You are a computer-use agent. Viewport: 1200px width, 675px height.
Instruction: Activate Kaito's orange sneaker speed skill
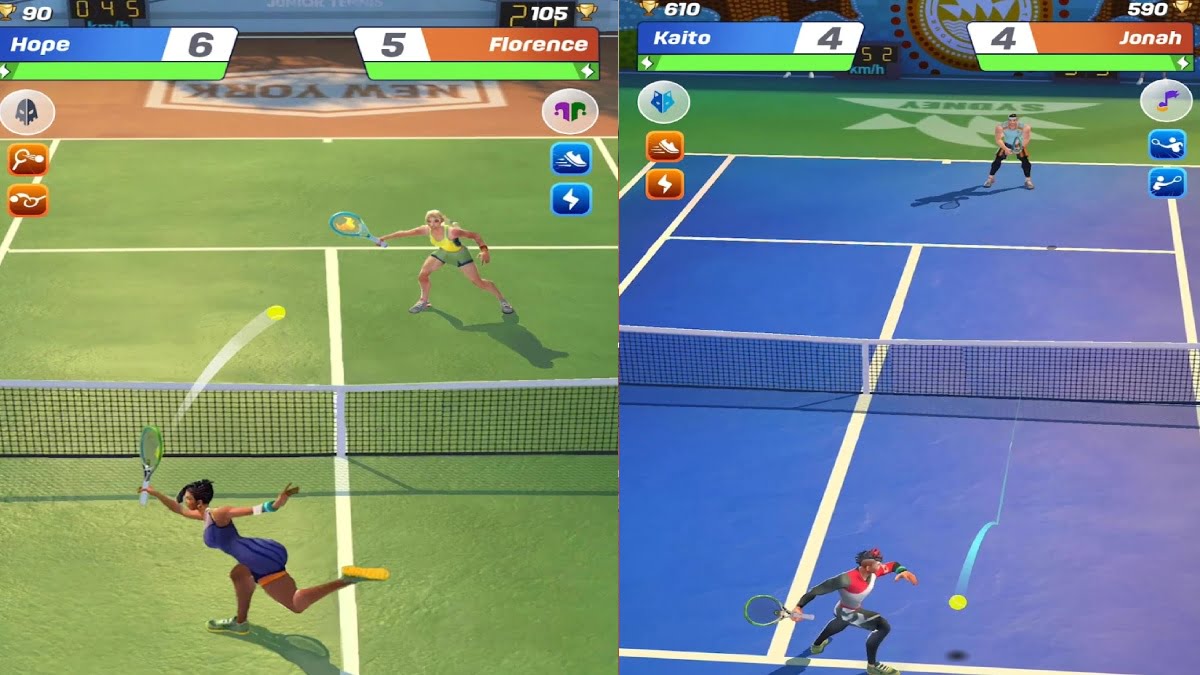click(x=665, y=147)
